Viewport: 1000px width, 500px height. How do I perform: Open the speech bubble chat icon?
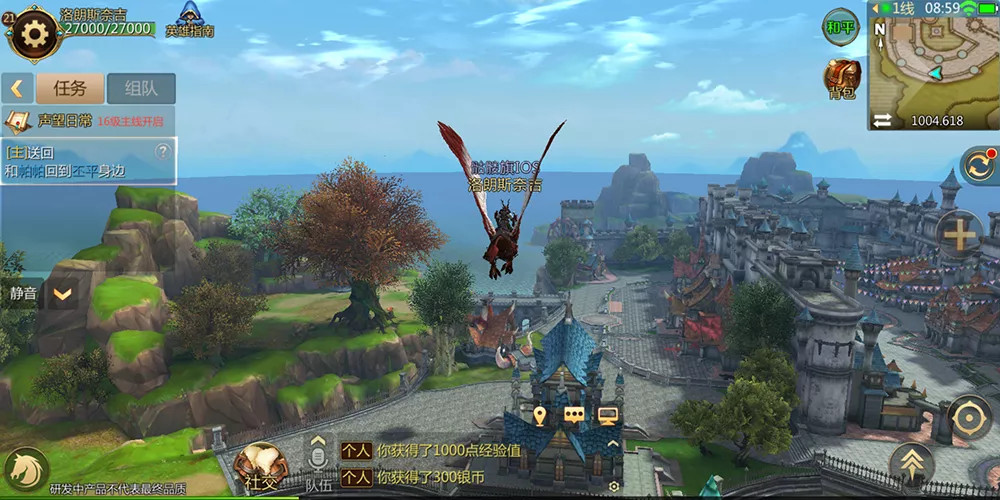573,415
